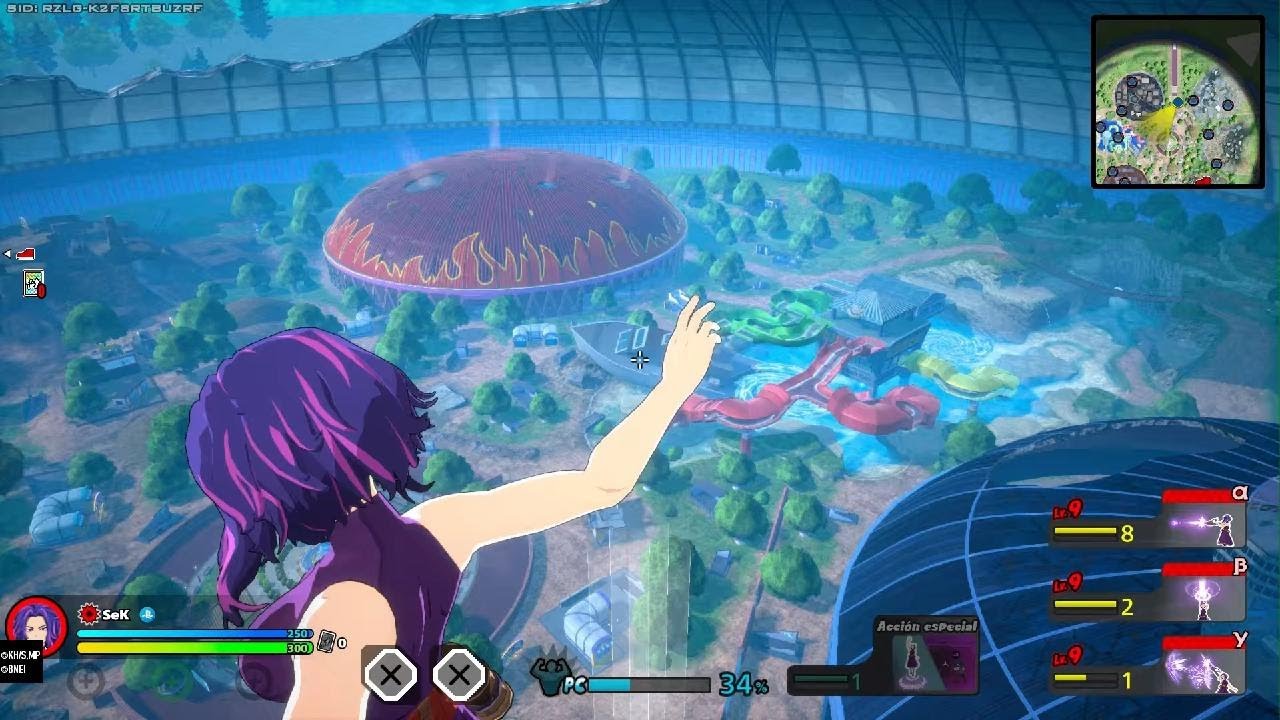The height and width of the screenshot is (720, 1280).
Task: Open the circular minimap
Action: (x=1177, y=102)
